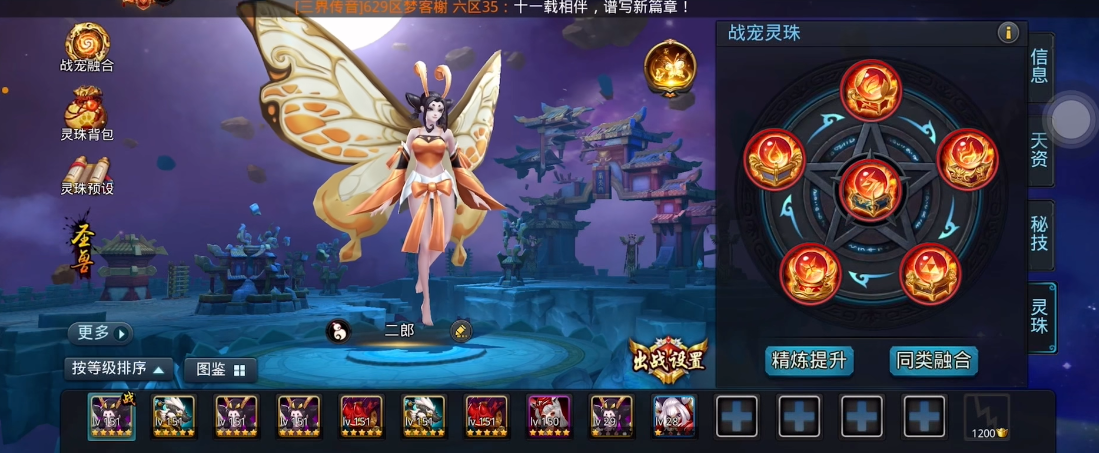Viewport: 1099px width, 453px height.
Task: Edit the pet name with the pencil icon
Action: click(461, 331)
